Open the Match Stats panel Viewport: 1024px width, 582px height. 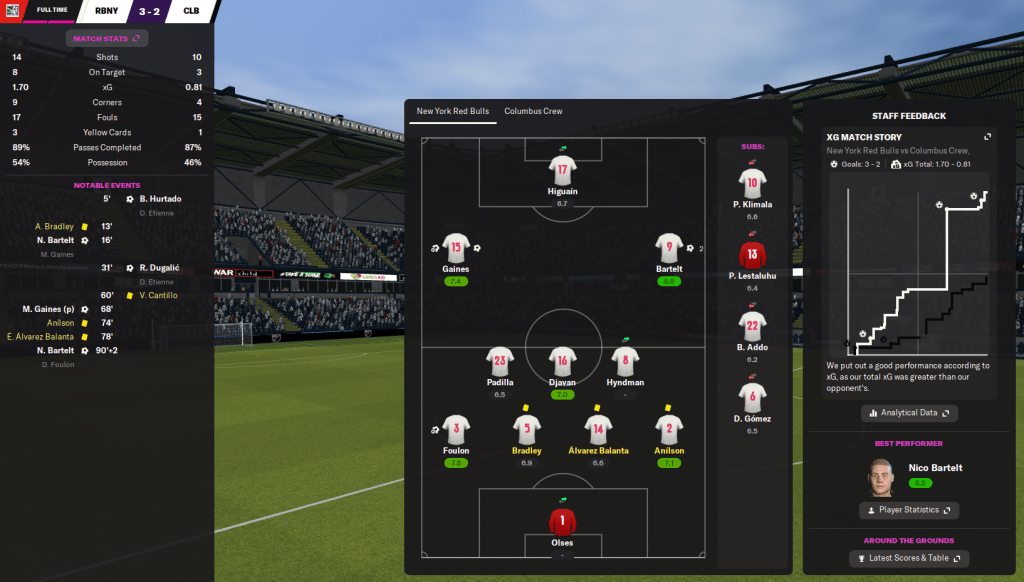click(x=107, y=38)
